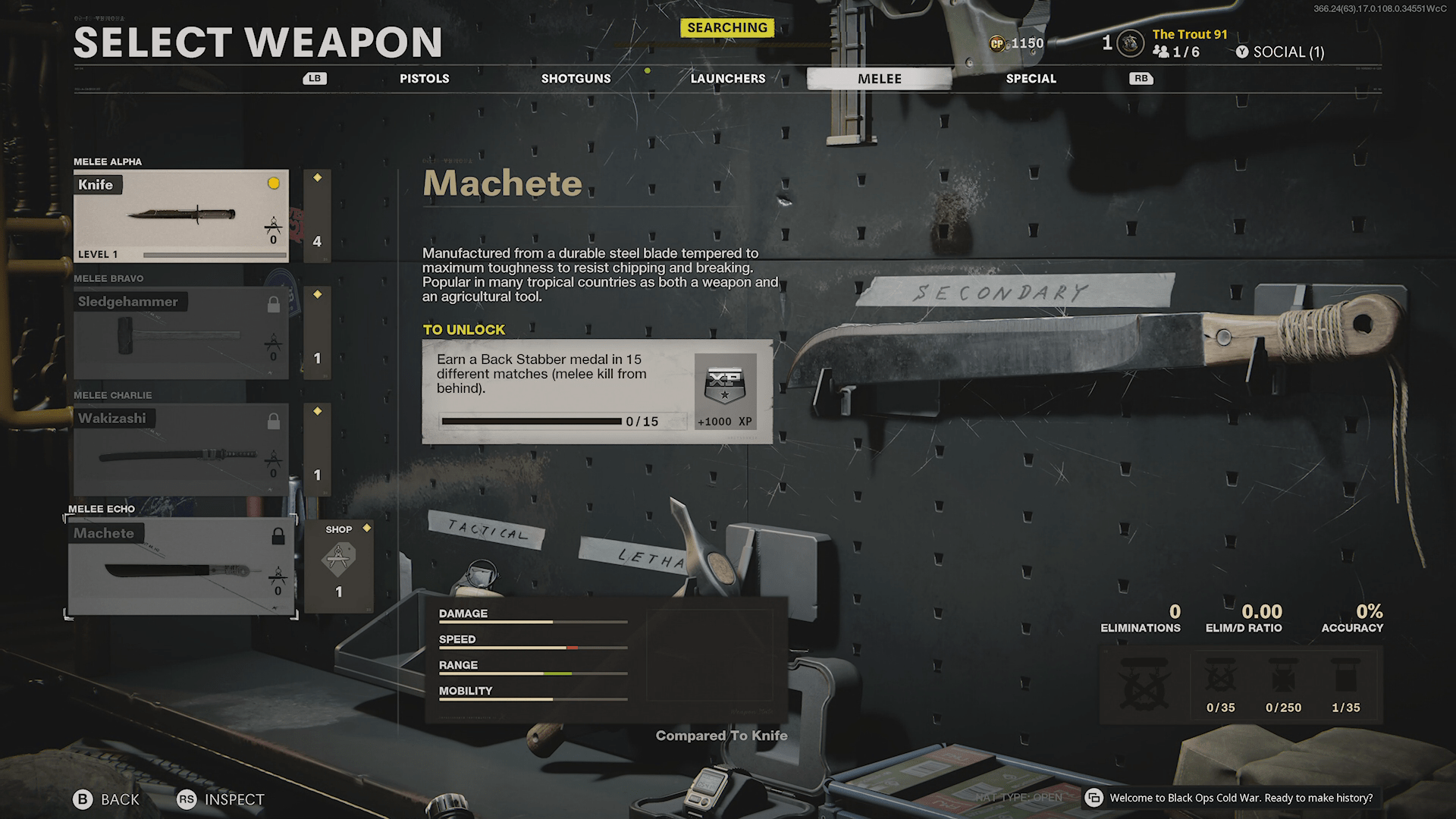The height and width of the screenshot is (819, 1456).
Task: Switch to the Special weapons tab
Action: pyautogui.click(x=1031, y=79)
